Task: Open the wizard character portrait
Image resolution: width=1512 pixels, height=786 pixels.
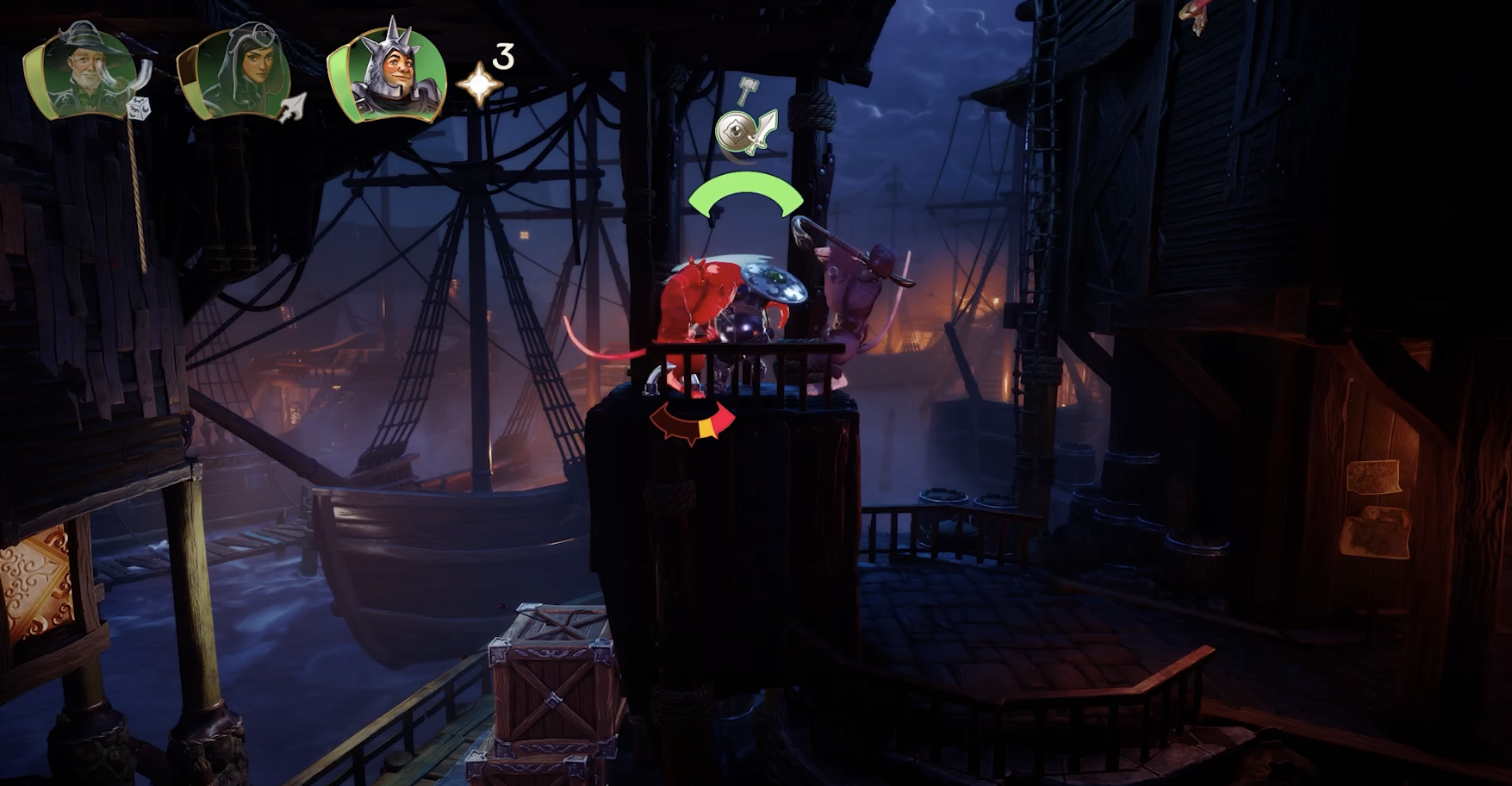Action: [84, 69]
